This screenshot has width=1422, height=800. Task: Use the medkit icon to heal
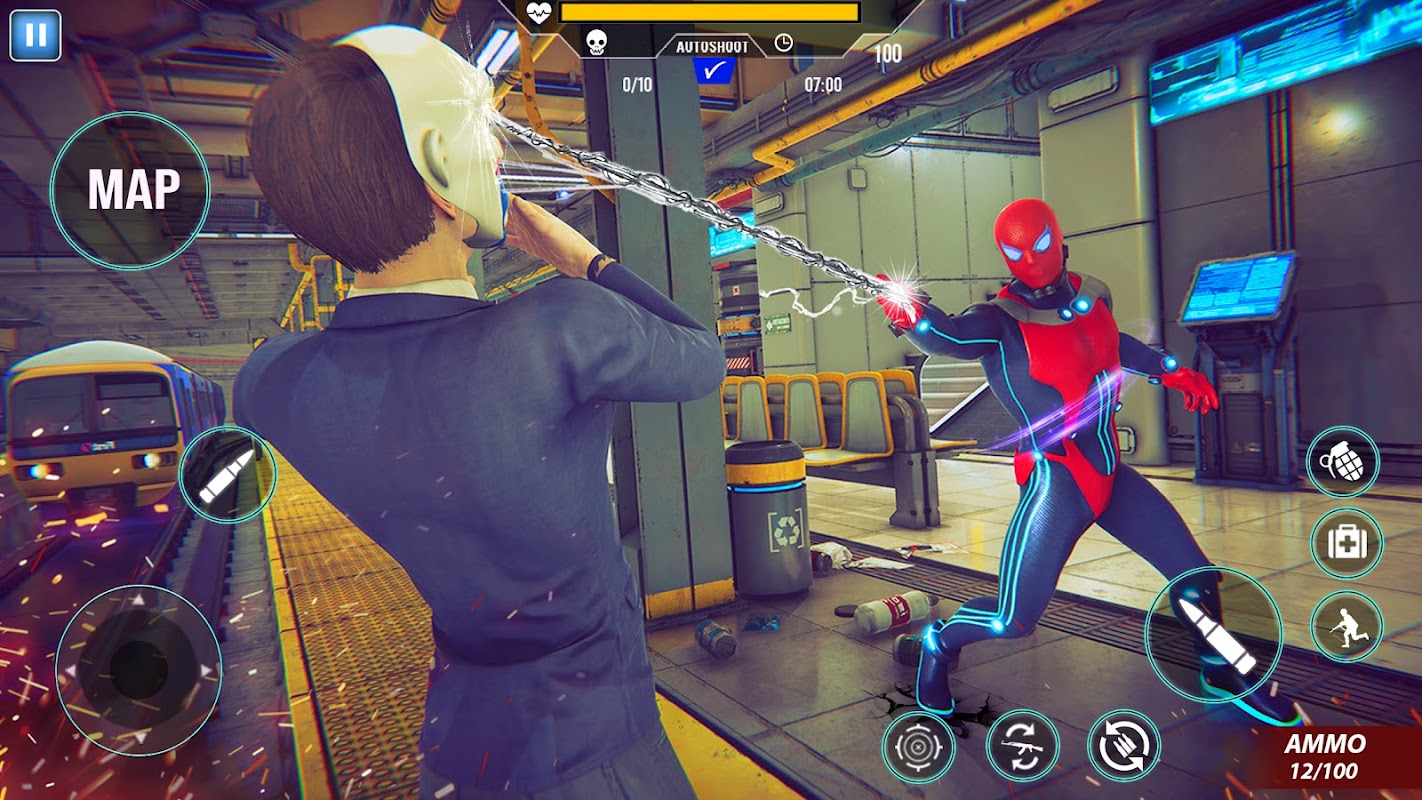(x=1346, y=543)
